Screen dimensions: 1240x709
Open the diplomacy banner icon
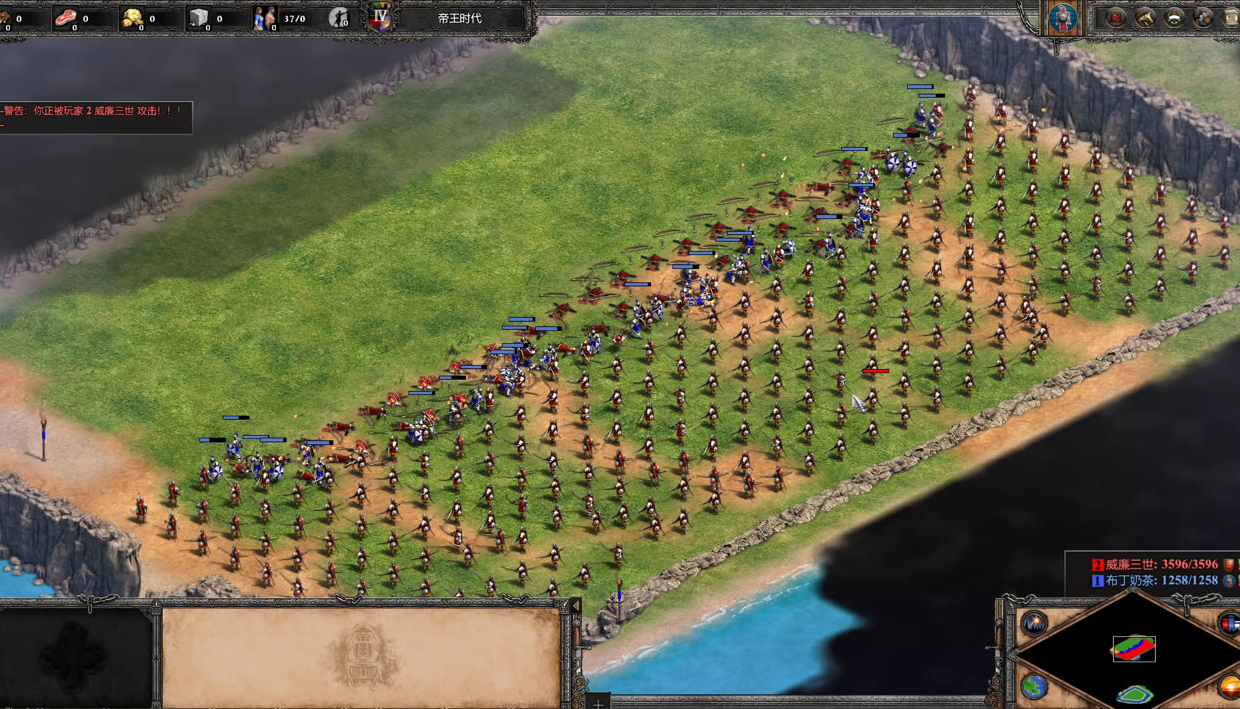pyautogui.click(x=1175, y=17)
